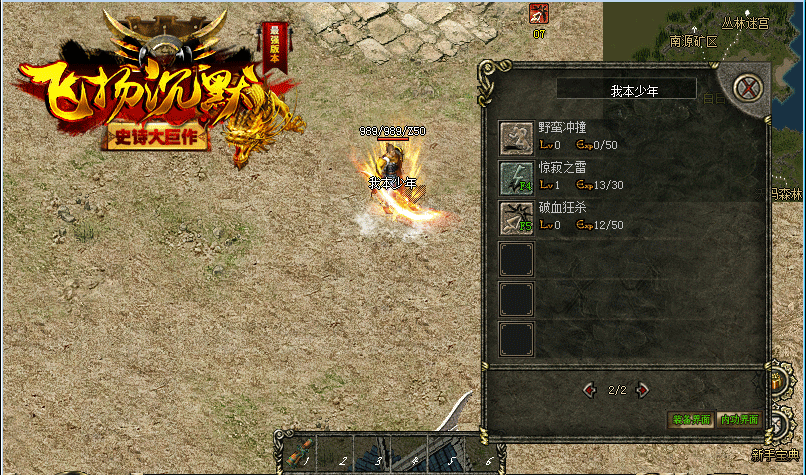
Task: Go to the next skill page arrow
Action: [643, 389]
